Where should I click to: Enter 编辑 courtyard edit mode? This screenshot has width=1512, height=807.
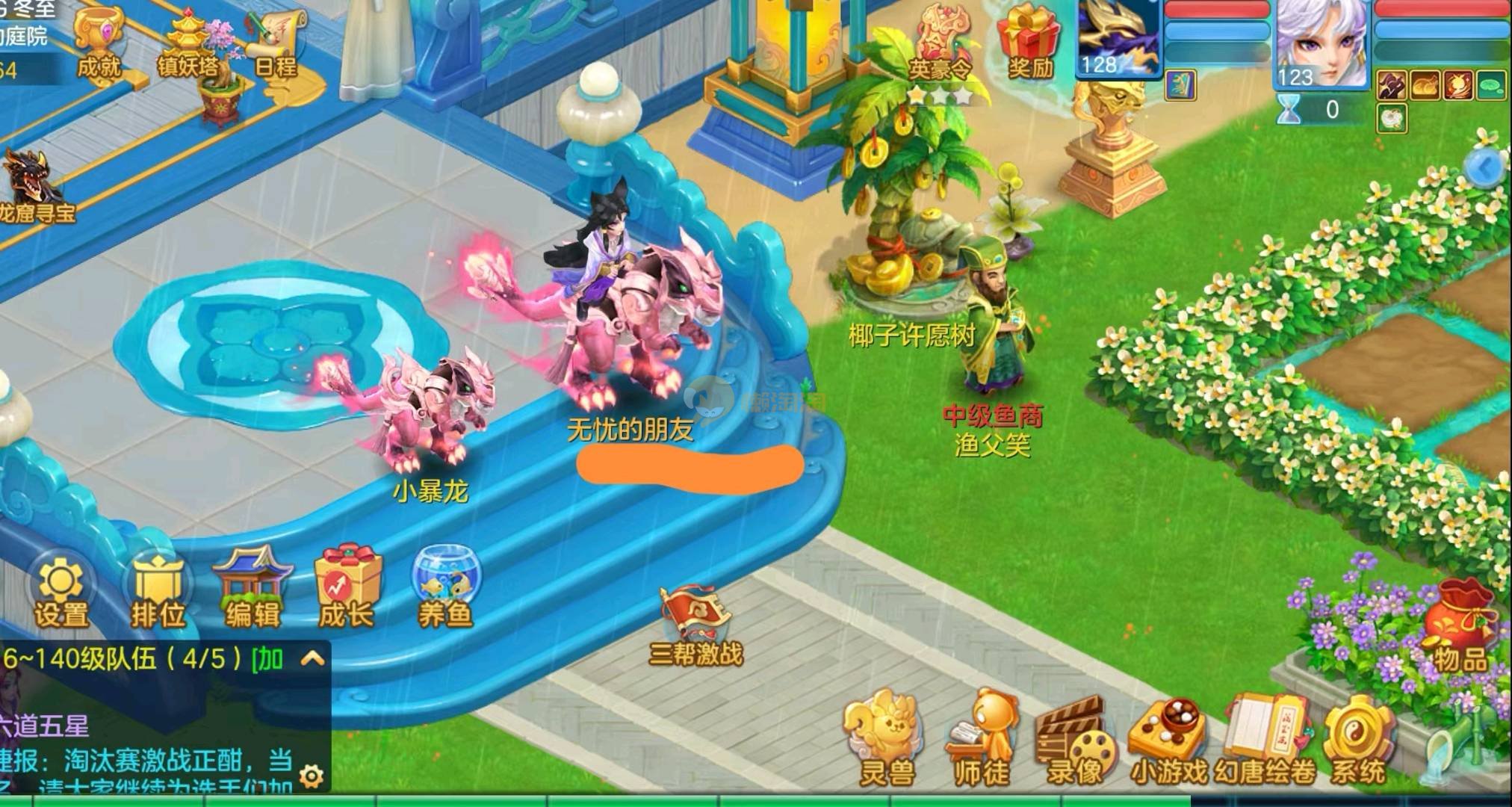(252, 587)
